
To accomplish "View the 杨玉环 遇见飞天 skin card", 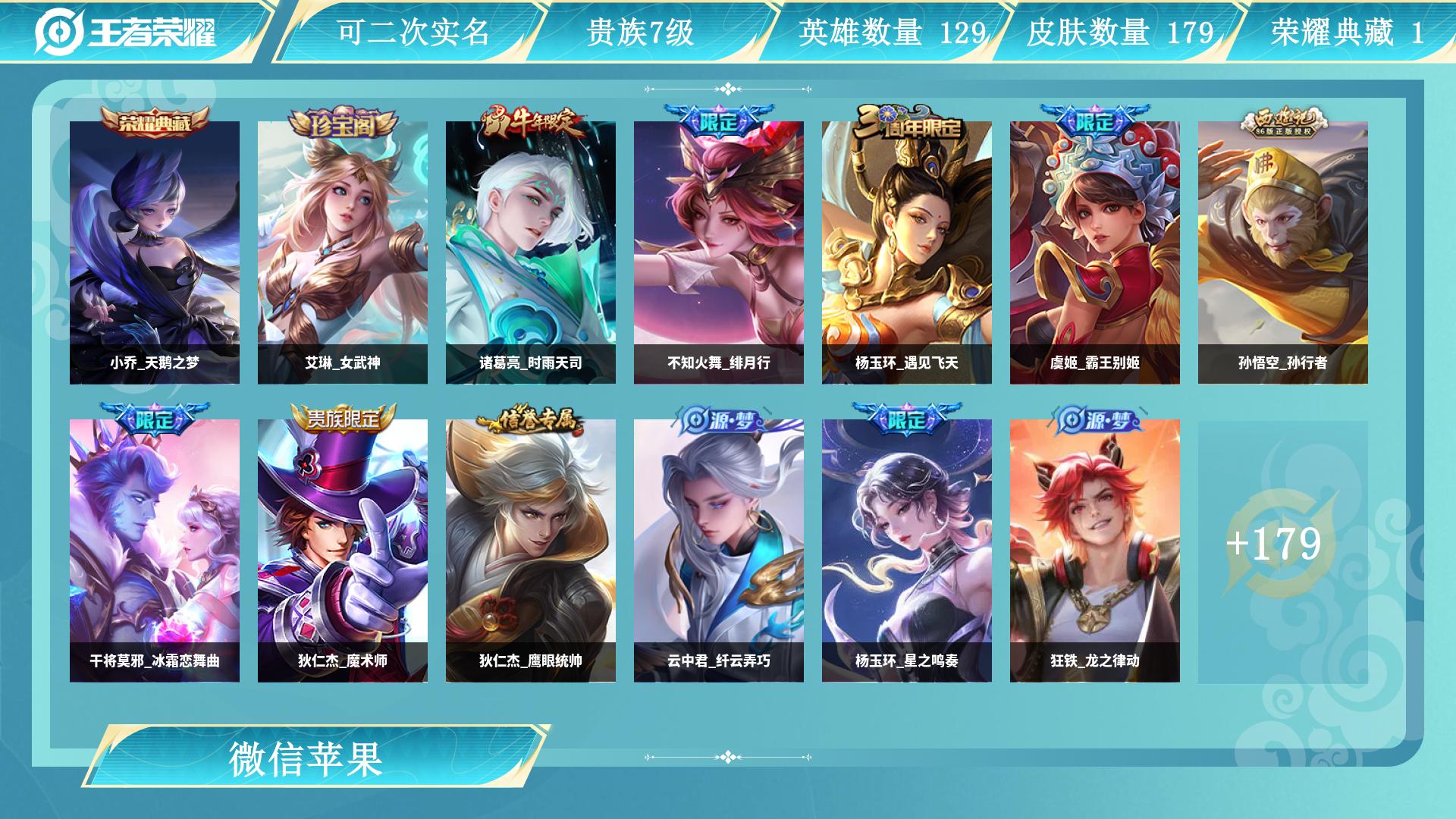I will coord(907,253).
